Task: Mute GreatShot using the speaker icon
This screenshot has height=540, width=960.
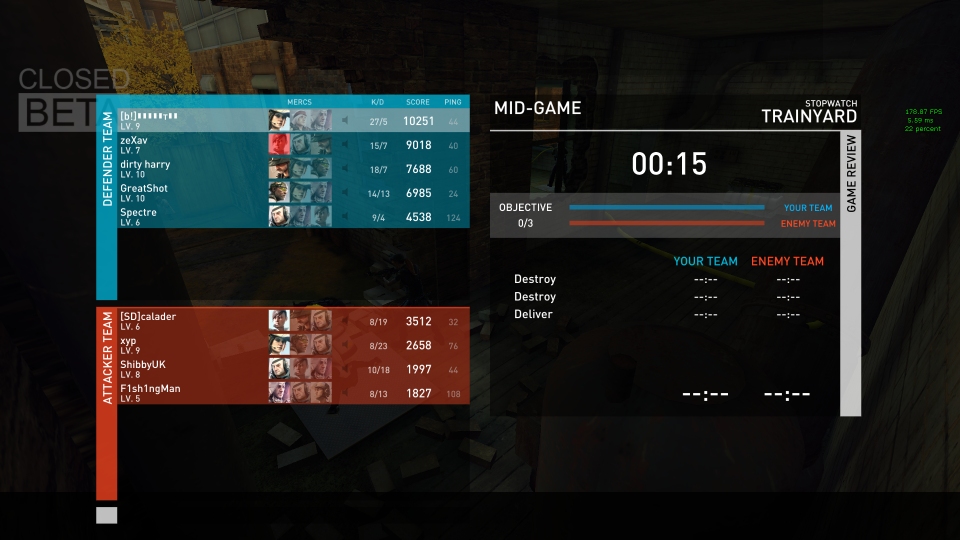Action: 345,193
